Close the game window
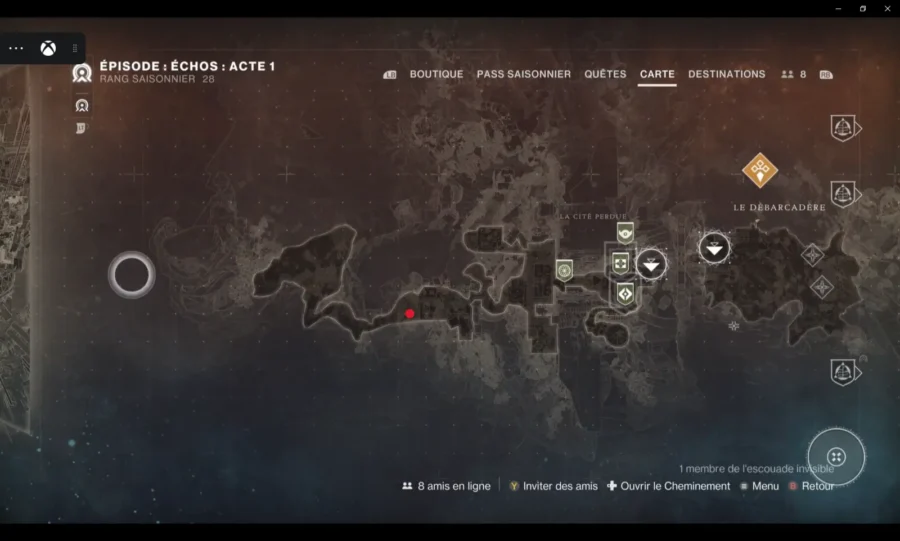Viewport: 900px width, 541px height. [x=887, y=8]
